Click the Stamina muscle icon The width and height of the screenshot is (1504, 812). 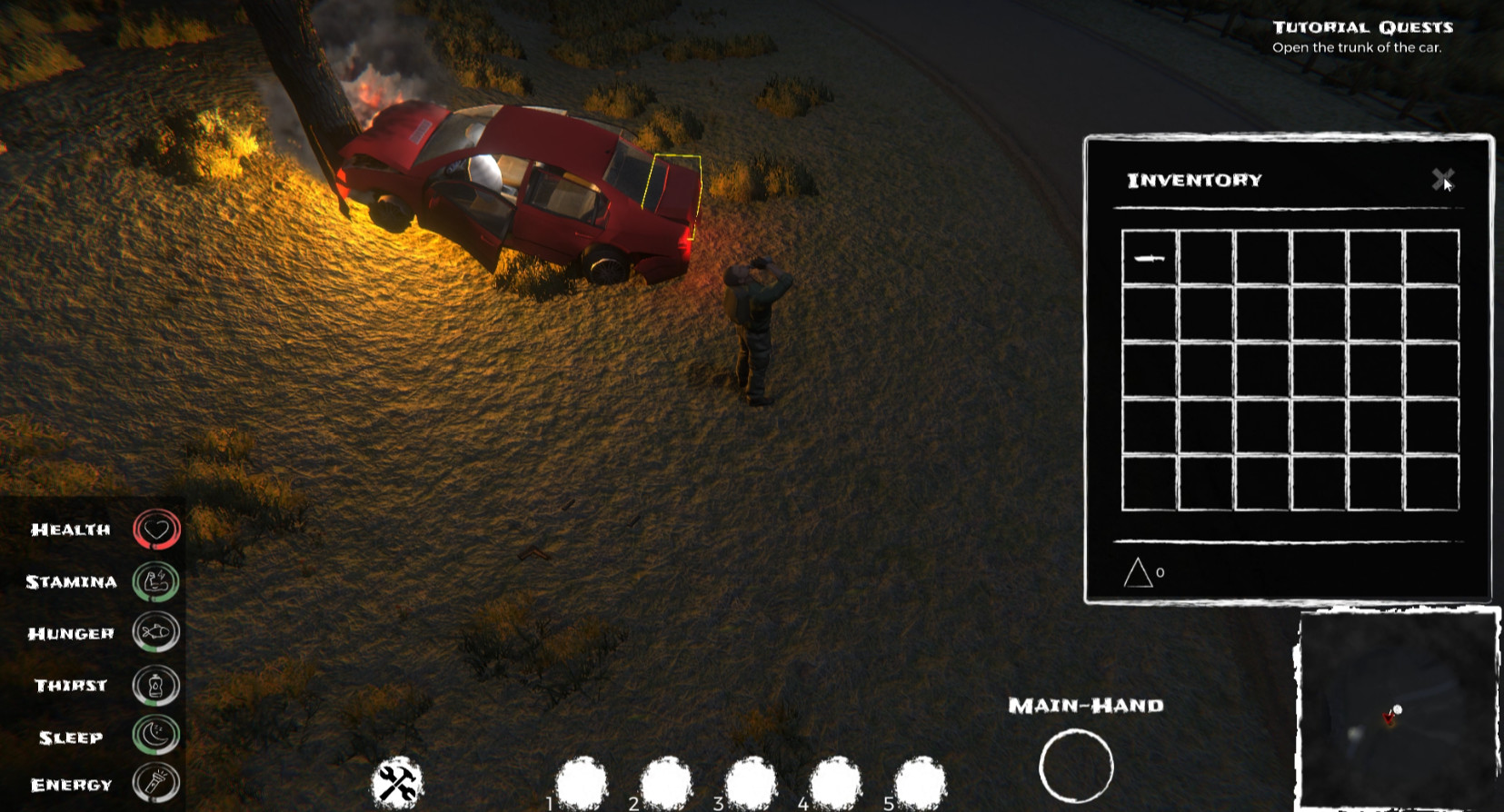tap(154, 580)
